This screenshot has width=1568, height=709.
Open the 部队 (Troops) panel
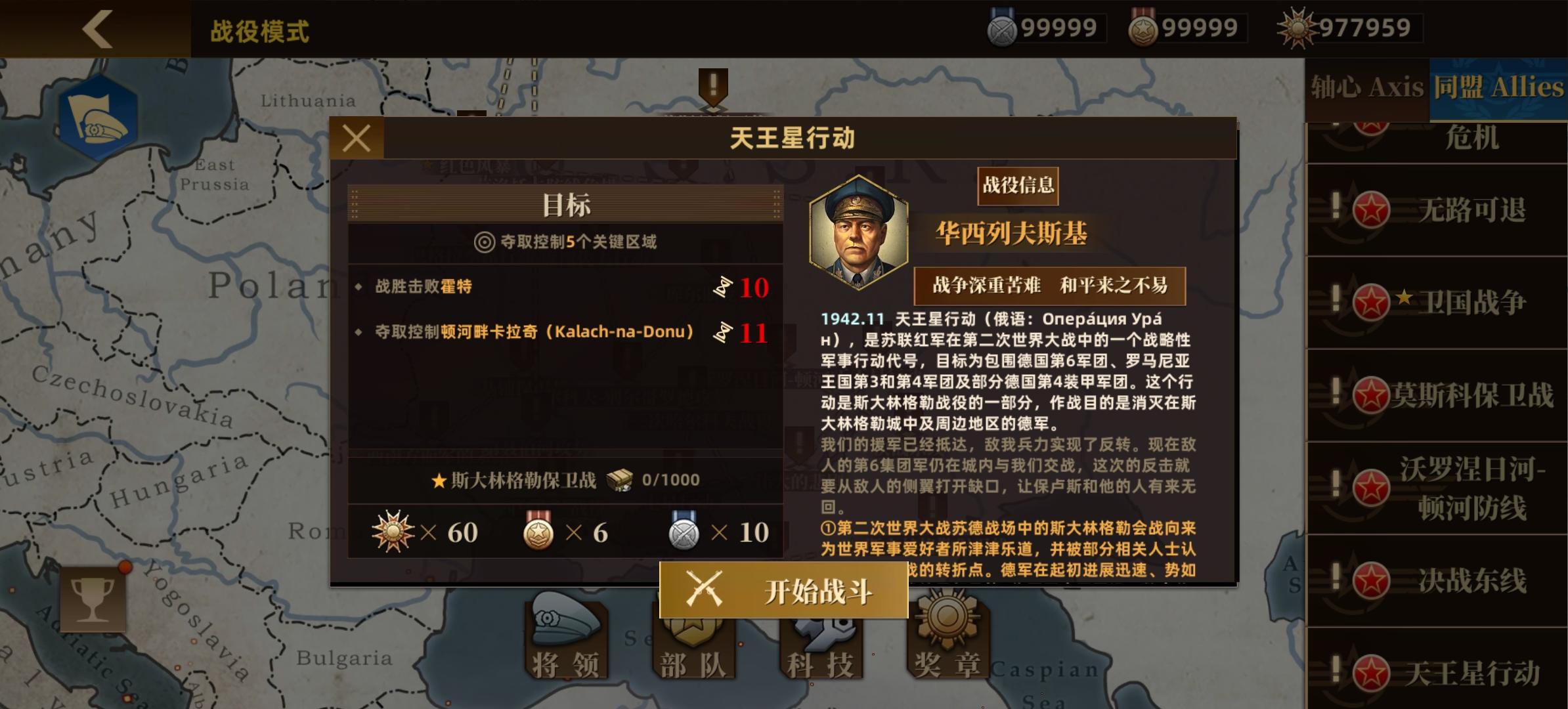point(693,640)
